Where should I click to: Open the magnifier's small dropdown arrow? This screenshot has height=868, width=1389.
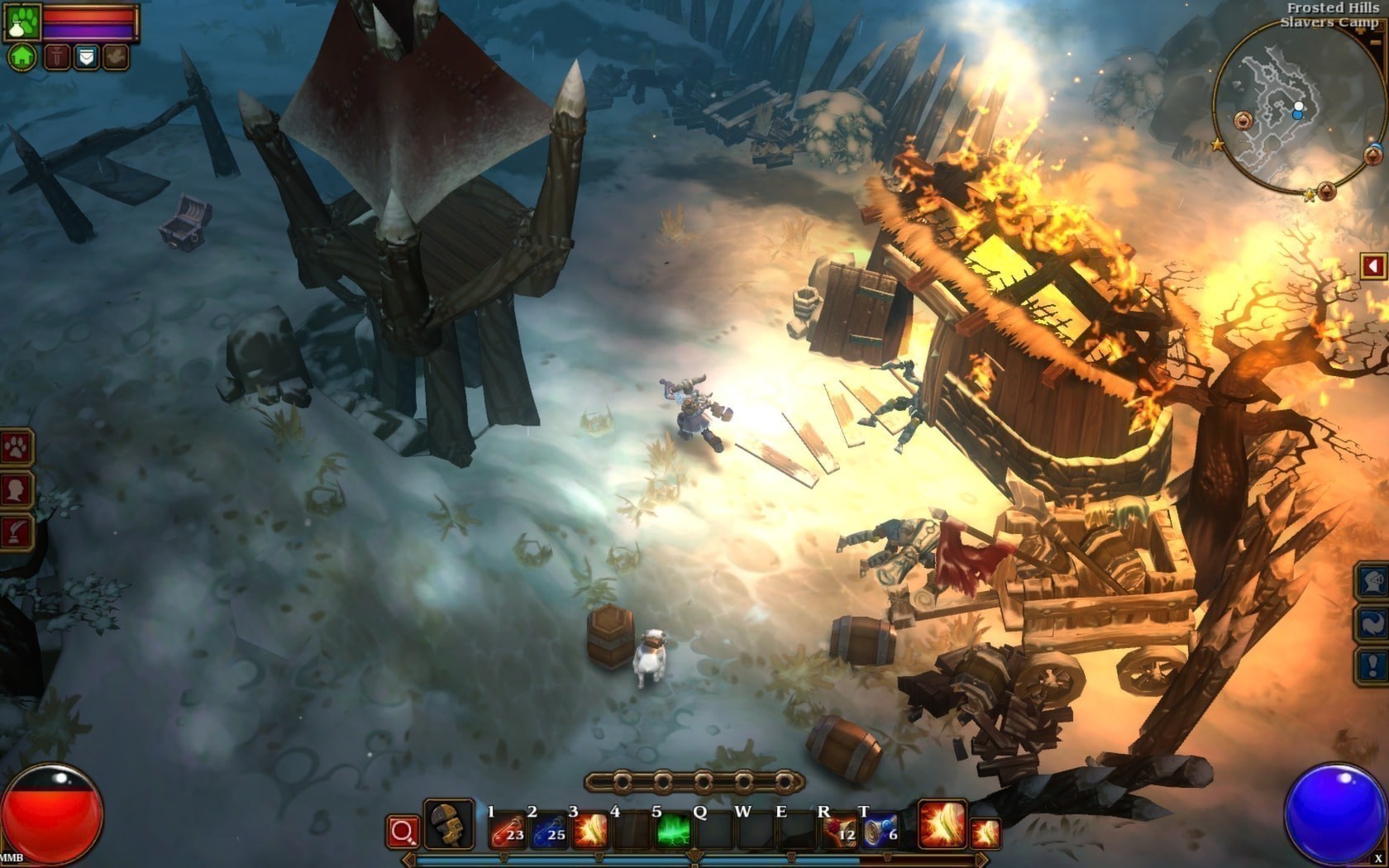pyautogui.click(x=413, y=843)
